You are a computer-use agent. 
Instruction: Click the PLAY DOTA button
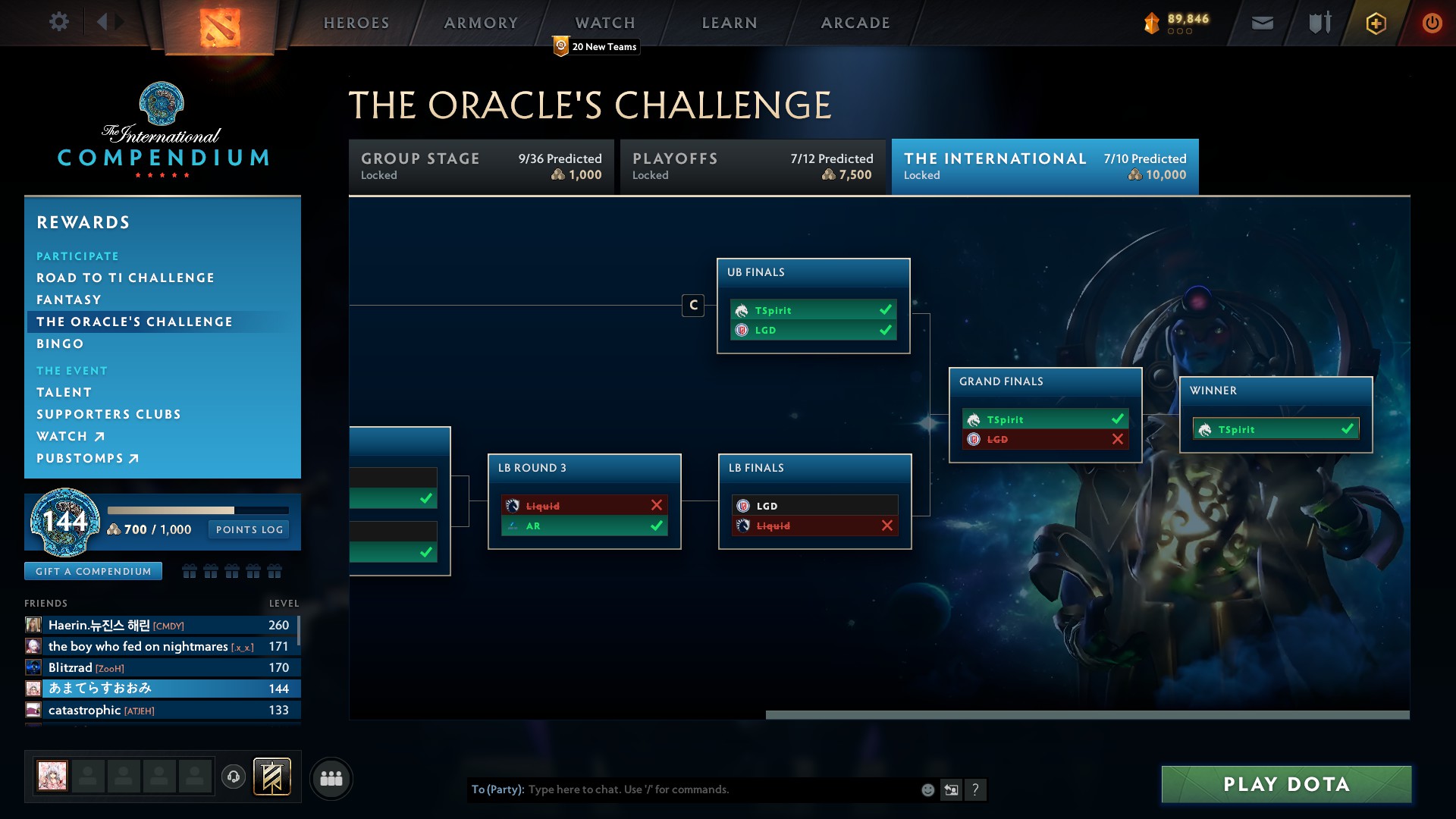pyautogui.click(x=1285, y=784)
